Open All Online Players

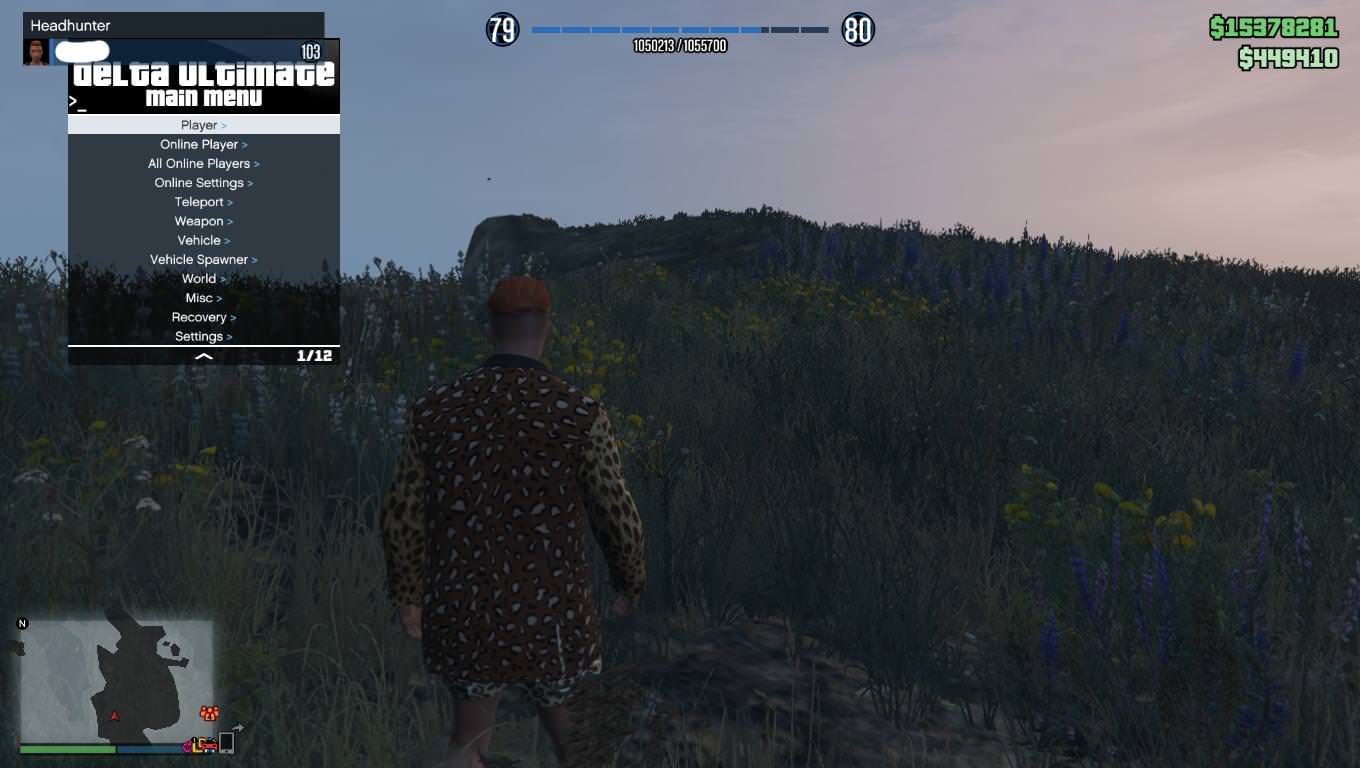click(x=203, y=163)
